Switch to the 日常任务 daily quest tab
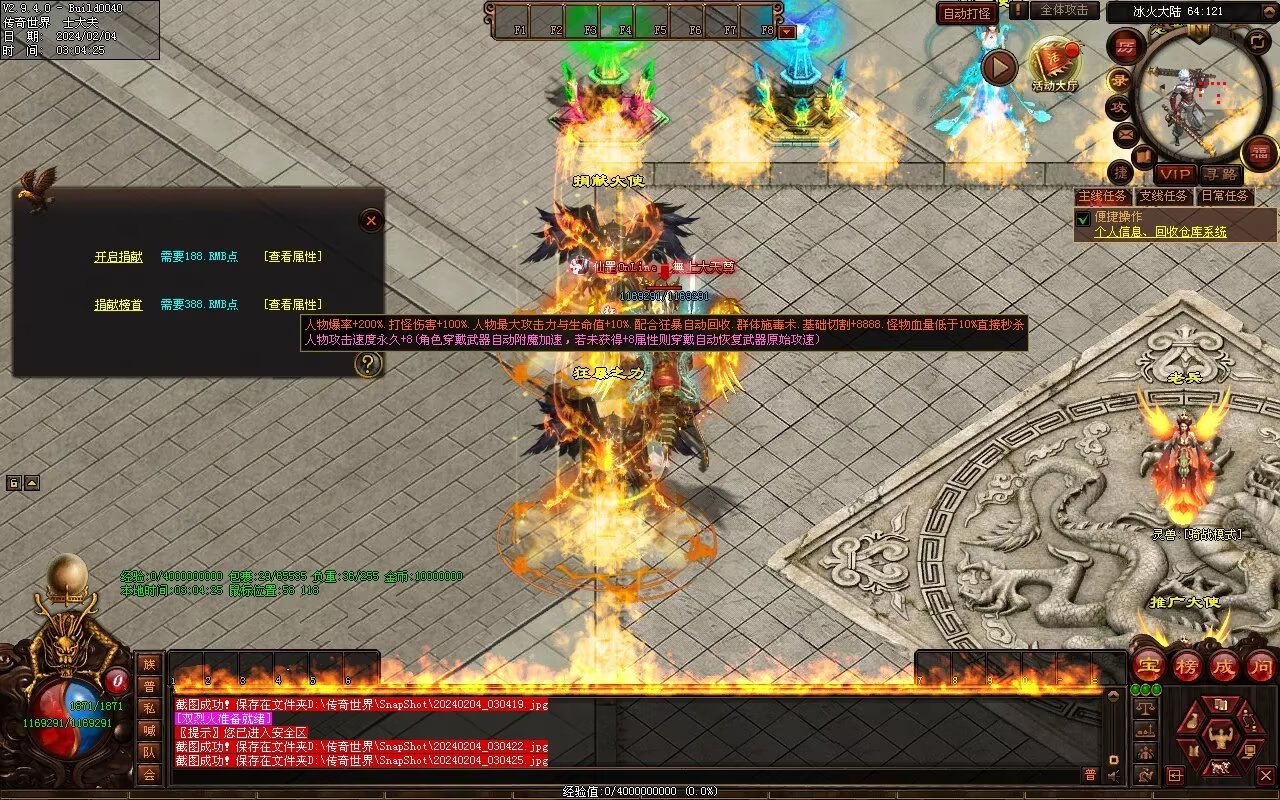The height and width of the screenshot is (800, 1280). pos(1224,196)
